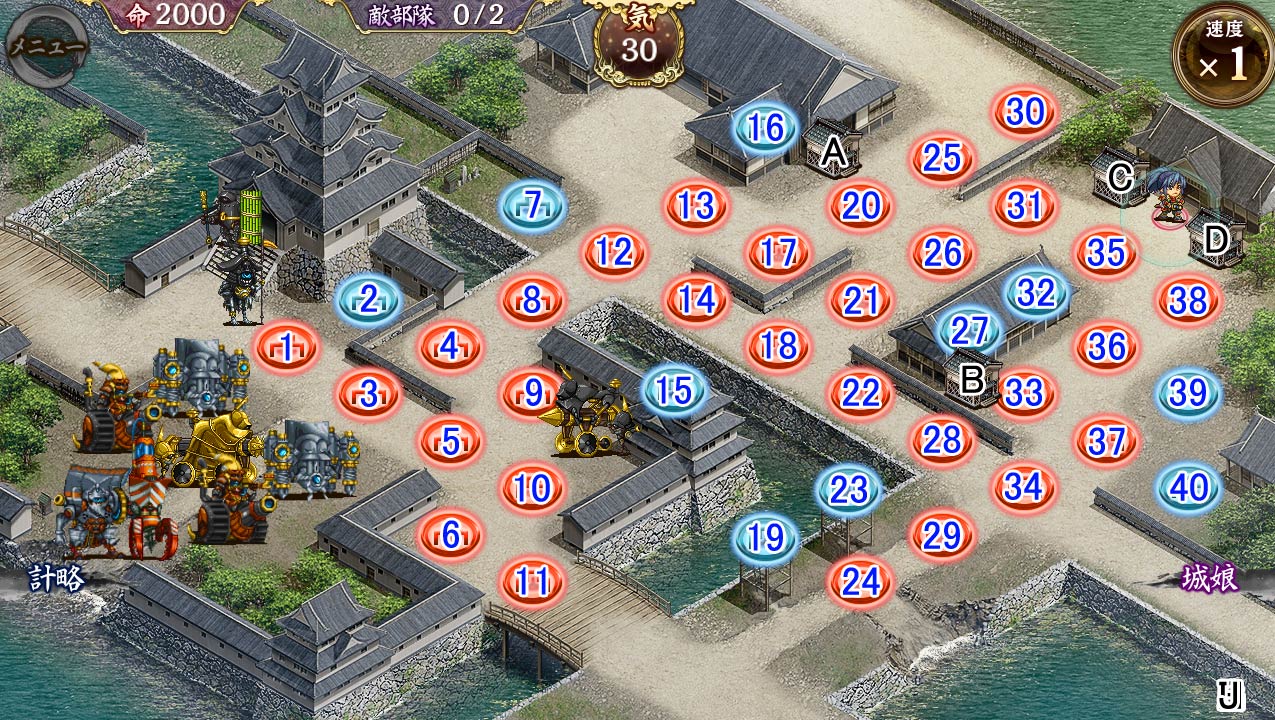Select red placement tile 1
The image size is (1275, 720).
pos(287,348)
